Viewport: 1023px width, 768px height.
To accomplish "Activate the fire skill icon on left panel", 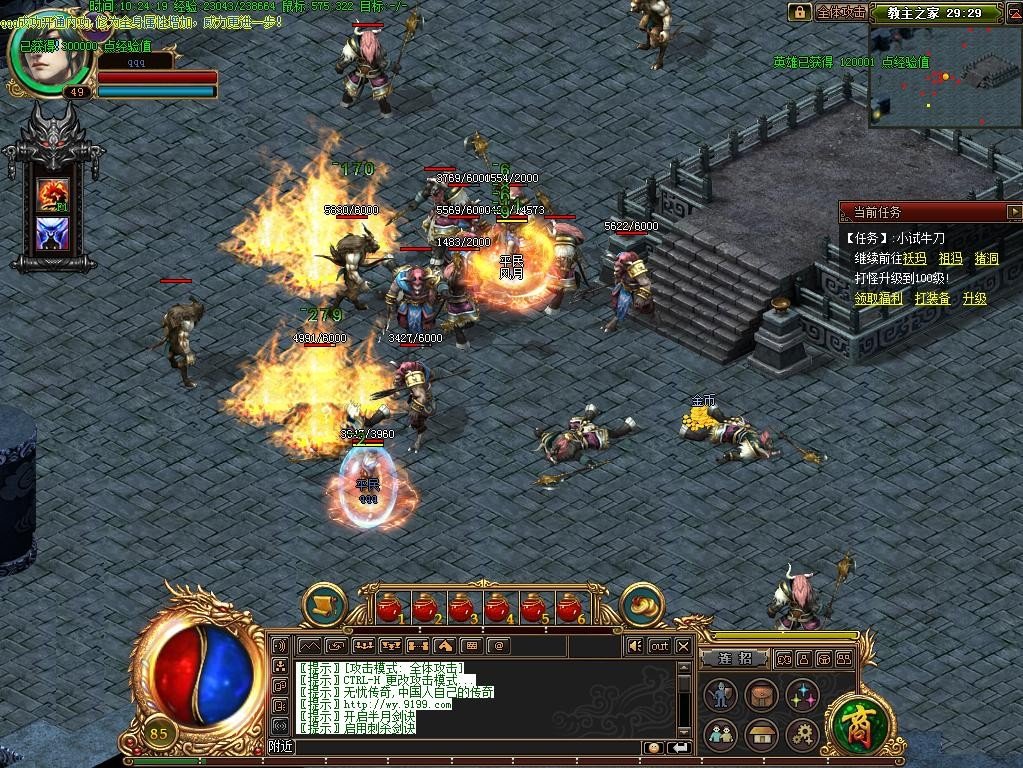I will [52, 193].
